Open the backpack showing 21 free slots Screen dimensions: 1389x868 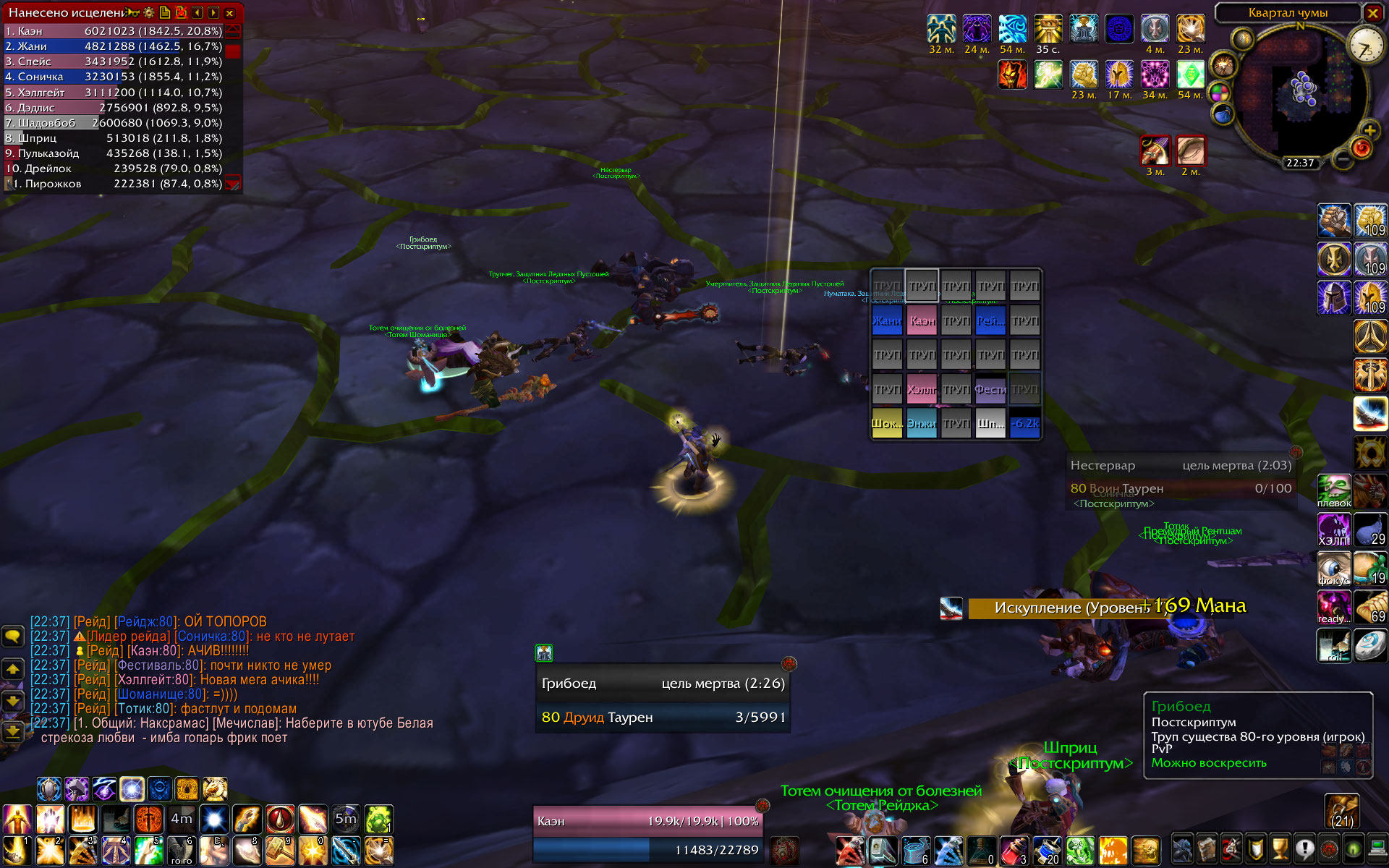pyautogui.click(x=1342, y=812)
